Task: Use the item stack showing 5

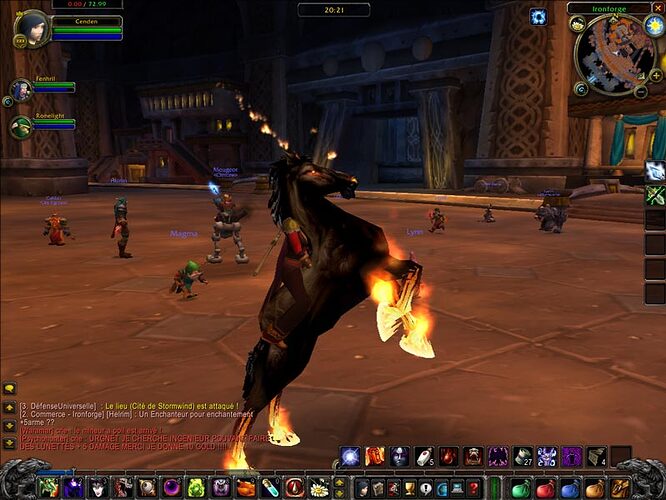Action: (425, 457)
